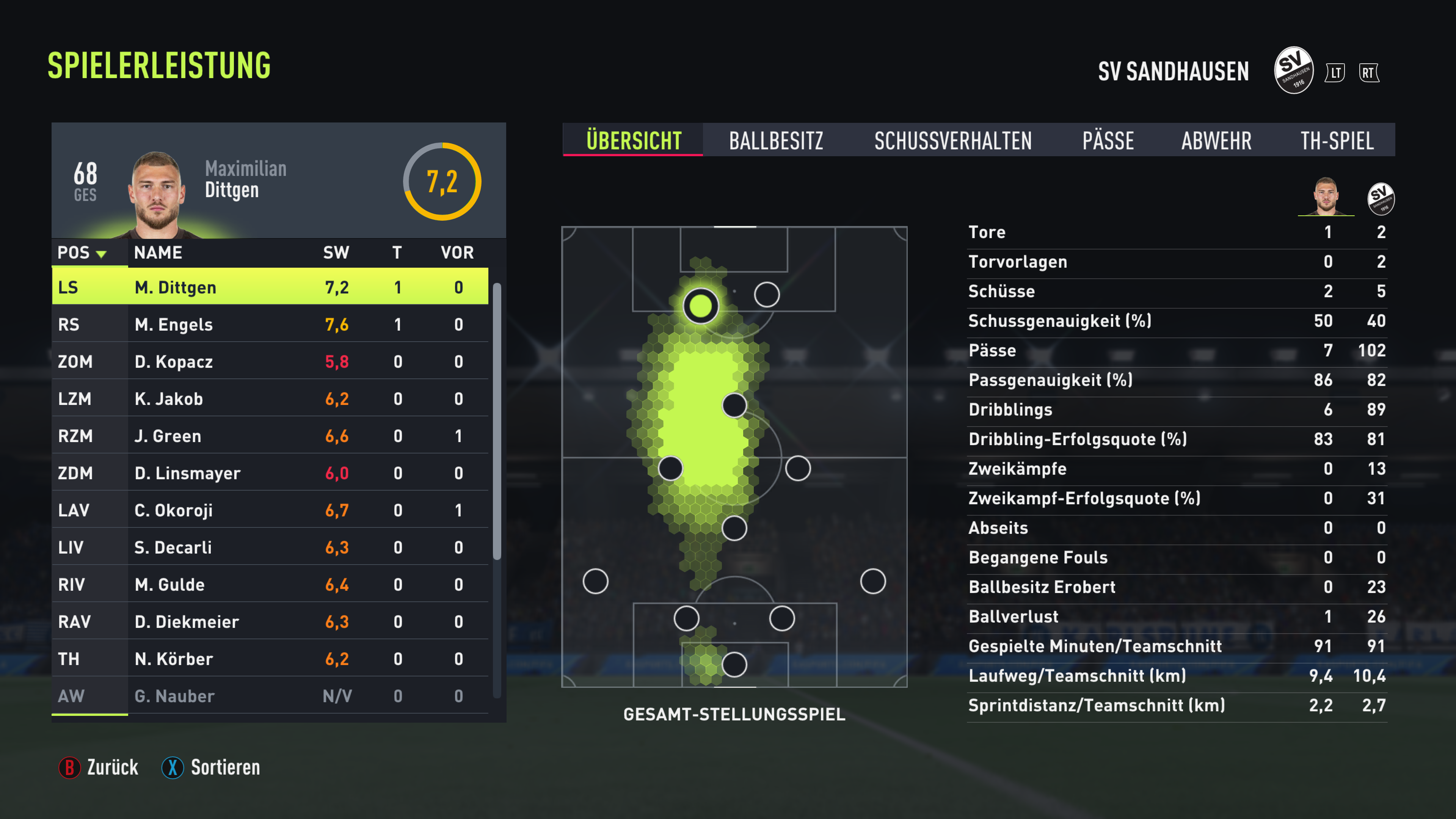Click the player list scrollbar
This screenshot has width=1456, height=819.
[497, 421]
